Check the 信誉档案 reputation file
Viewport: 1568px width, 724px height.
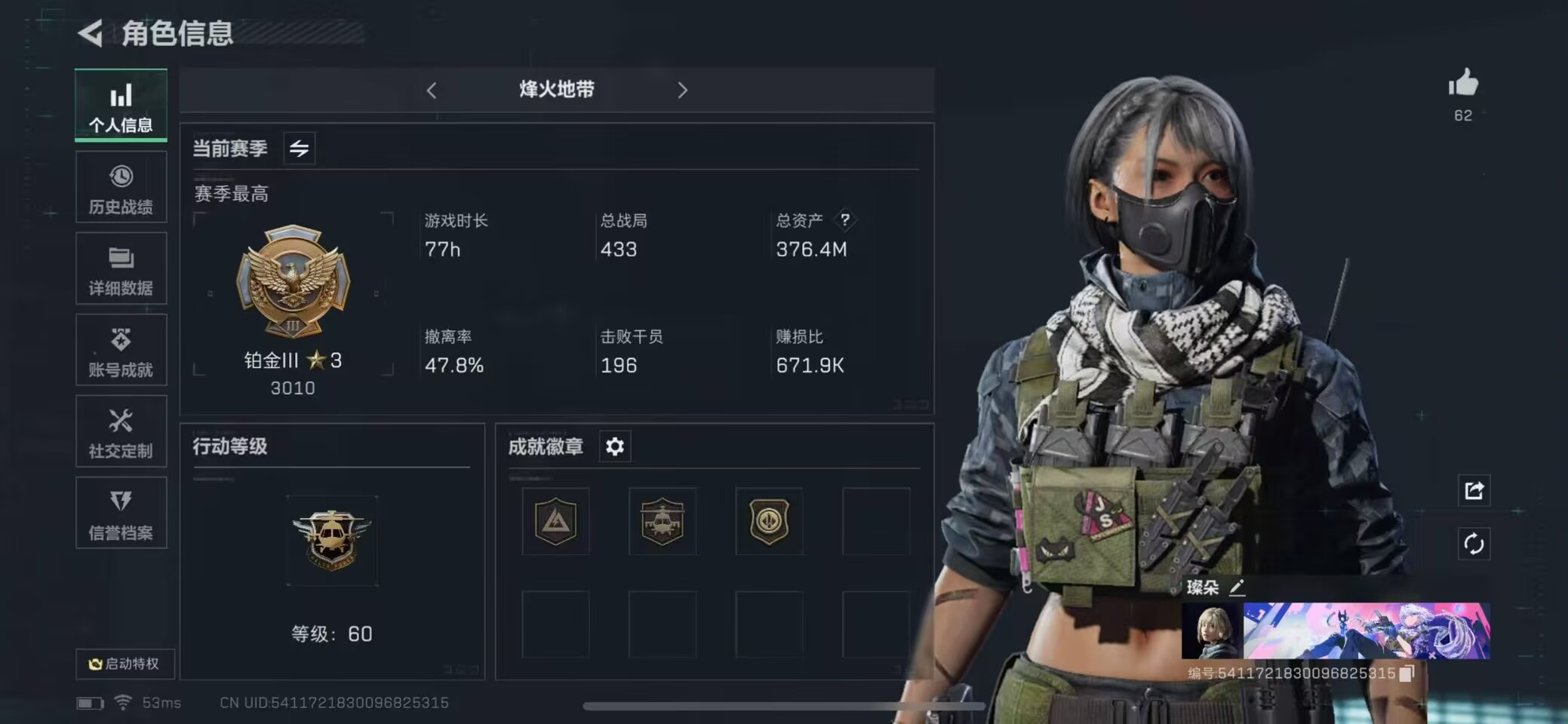pos(121,513)
